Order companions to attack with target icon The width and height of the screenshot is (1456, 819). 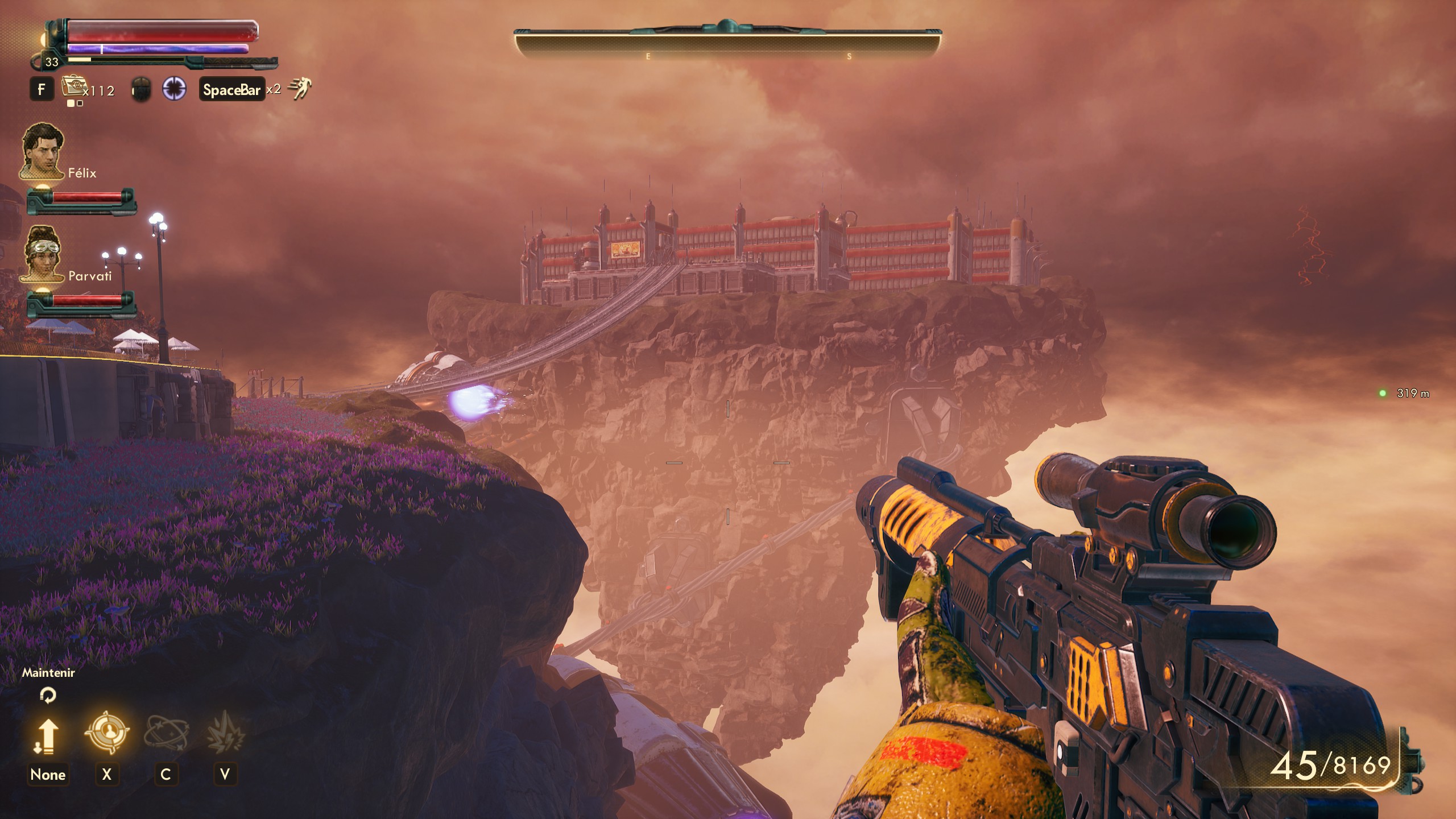[107, 733]
